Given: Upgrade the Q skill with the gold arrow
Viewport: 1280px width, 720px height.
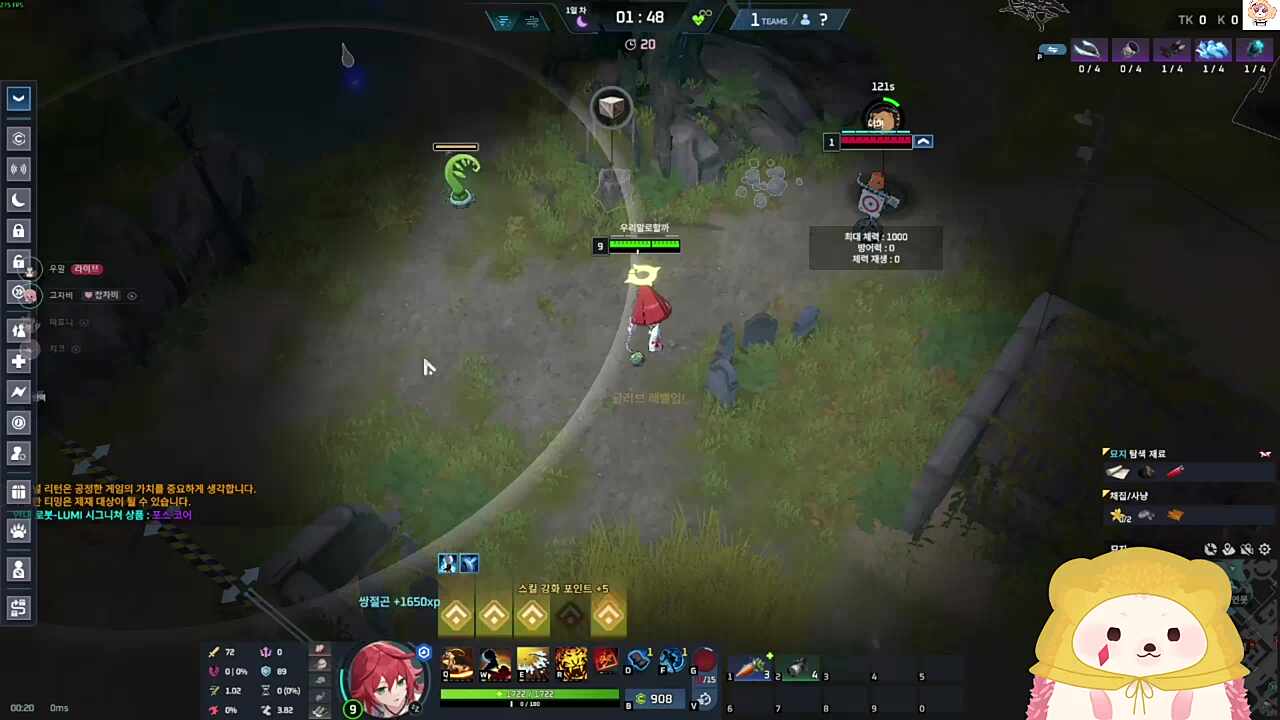Looking at the screenshot, I should (457, 617).
